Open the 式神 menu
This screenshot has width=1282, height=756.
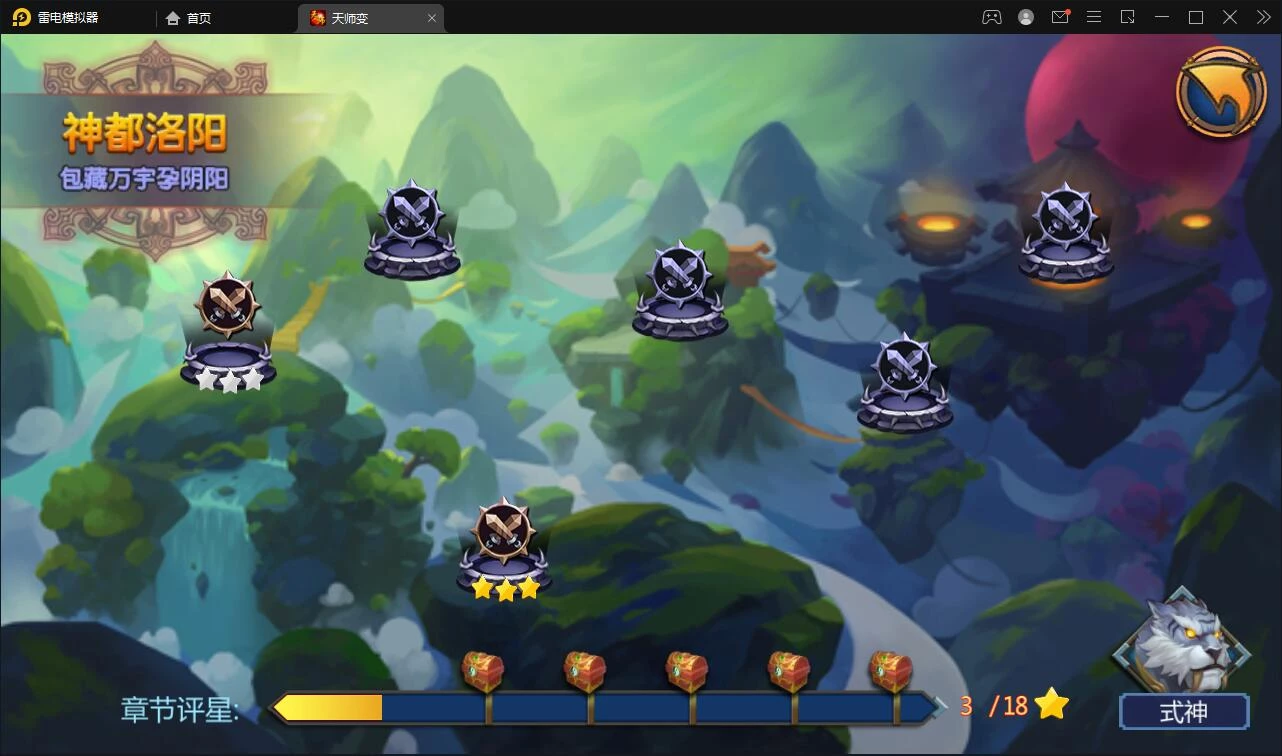[x=1183, y=711]
